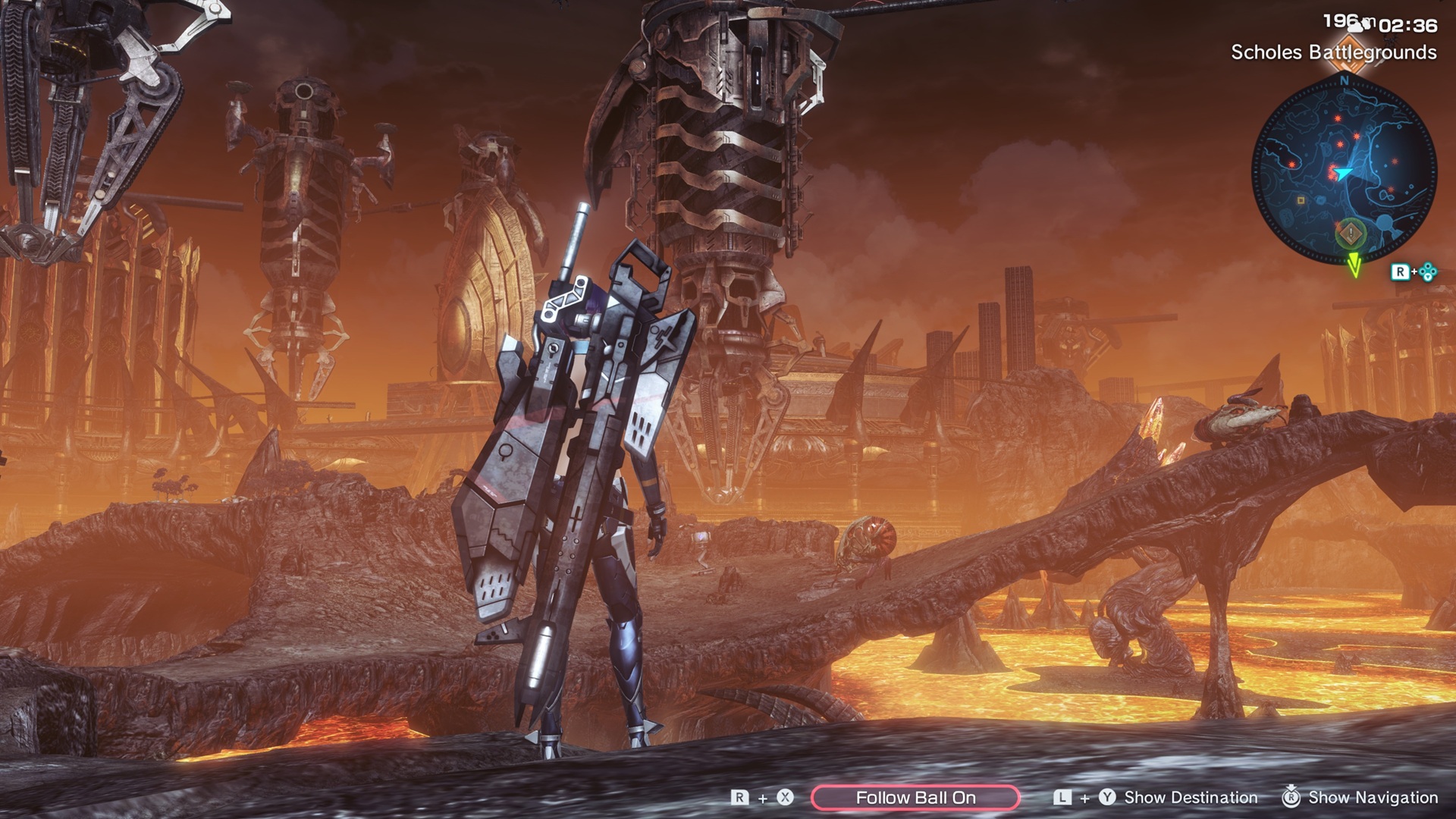Select the Show Destination option

tap(1190, 797)
